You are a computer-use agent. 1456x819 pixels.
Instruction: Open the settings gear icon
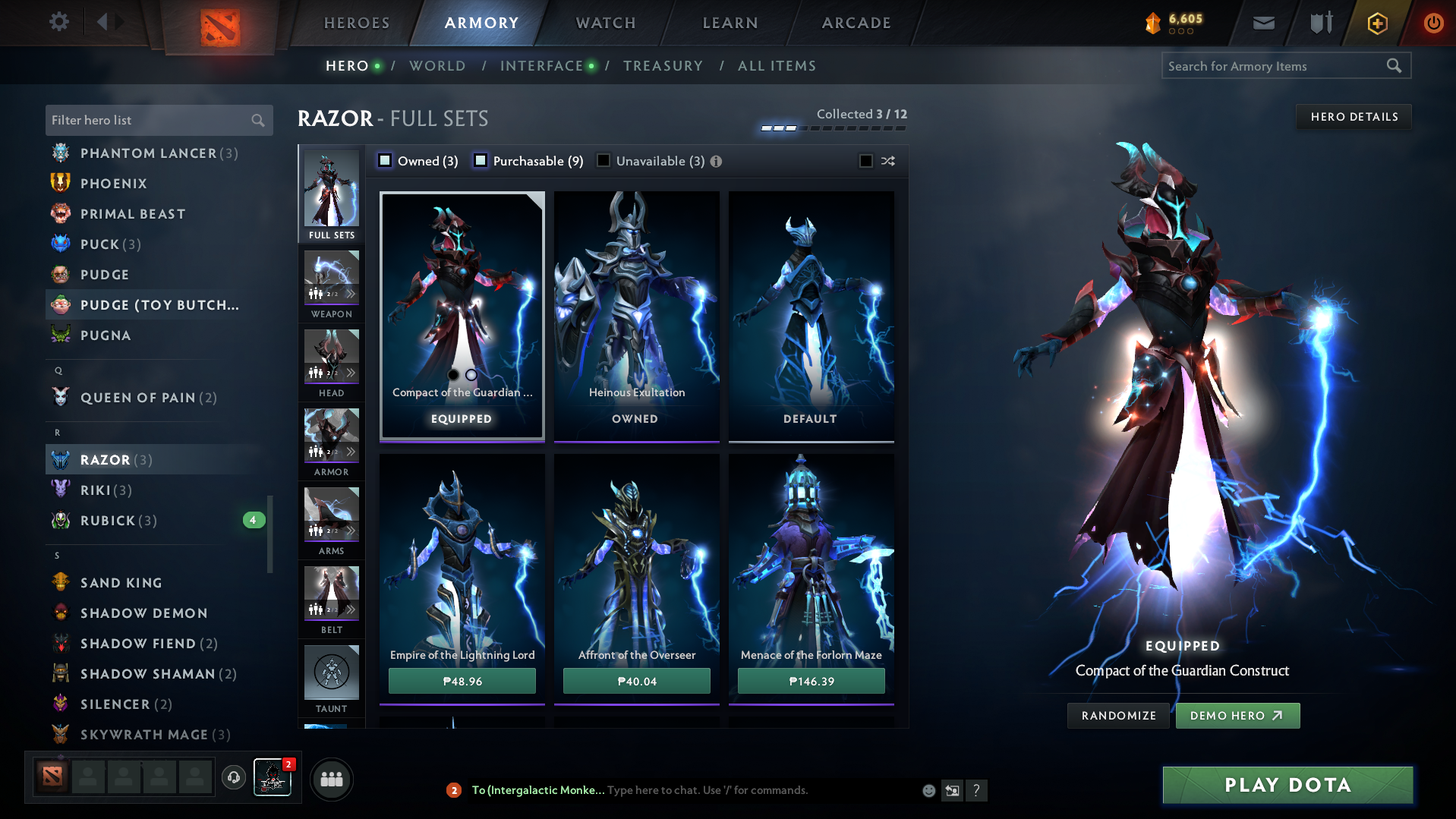coord(59,21)
